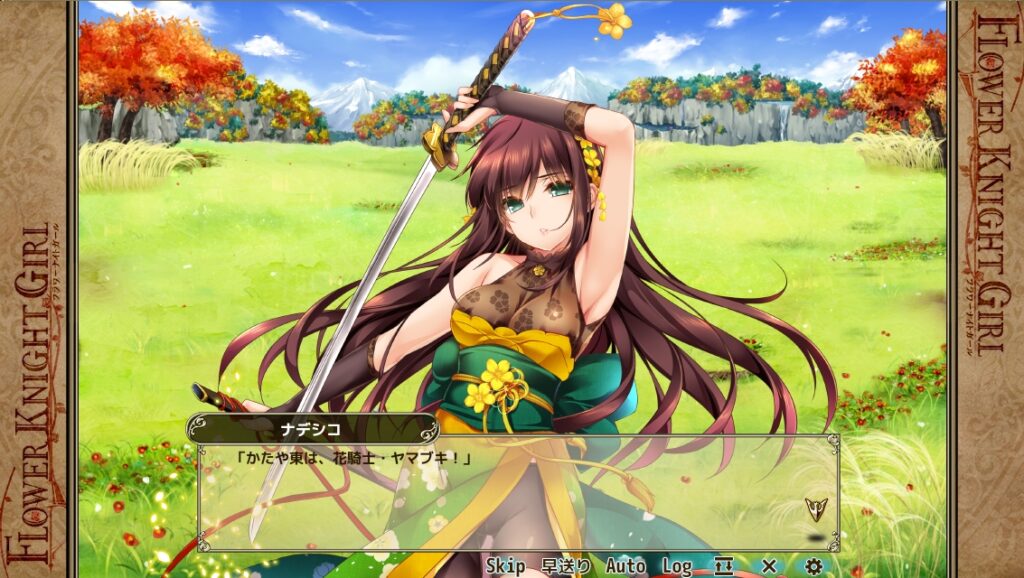Advance dialogue with the arrow indicator
The image size is (1024, 578).
coord(814,508)
